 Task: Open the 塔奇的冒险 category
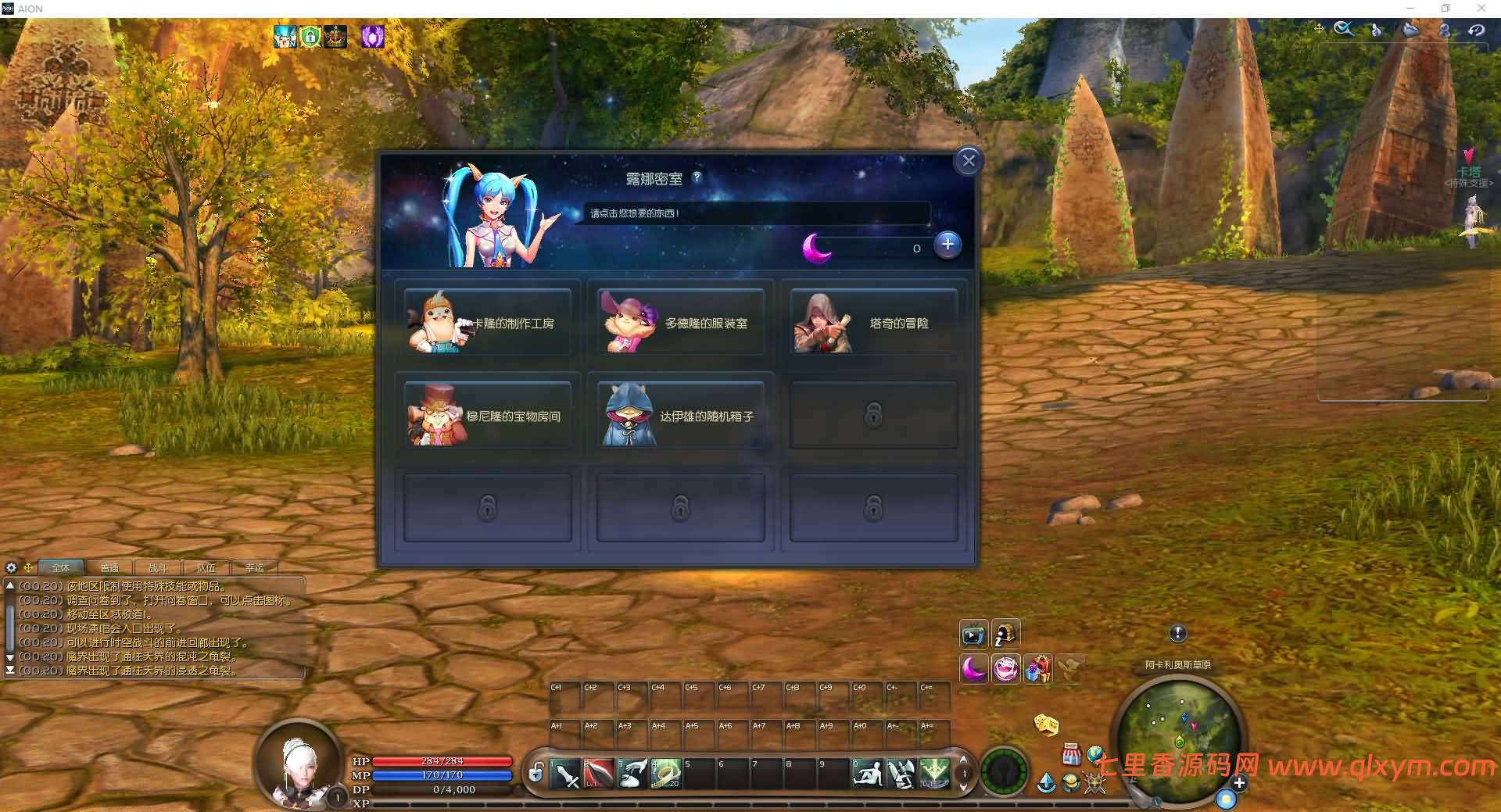pyautogui.click(x=873, y=322)
